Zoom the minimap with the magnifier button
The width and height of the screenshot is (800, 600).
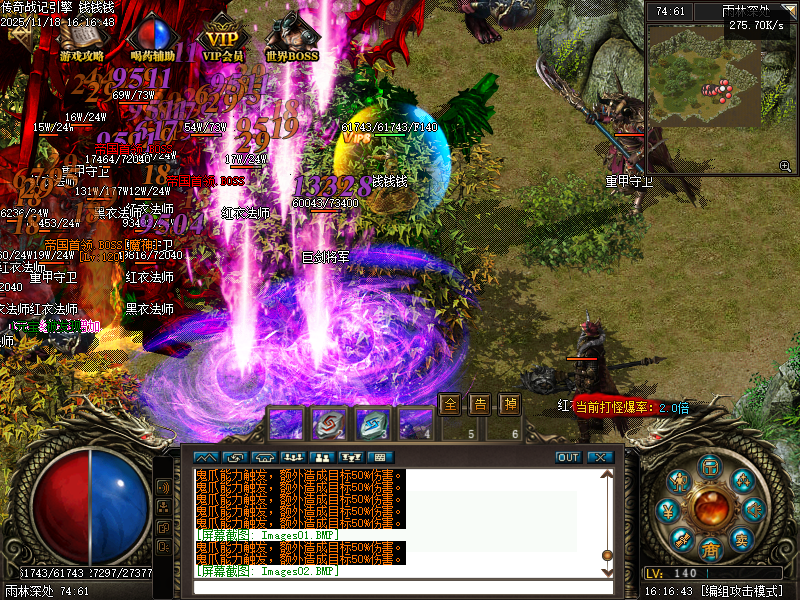point(786,166)
